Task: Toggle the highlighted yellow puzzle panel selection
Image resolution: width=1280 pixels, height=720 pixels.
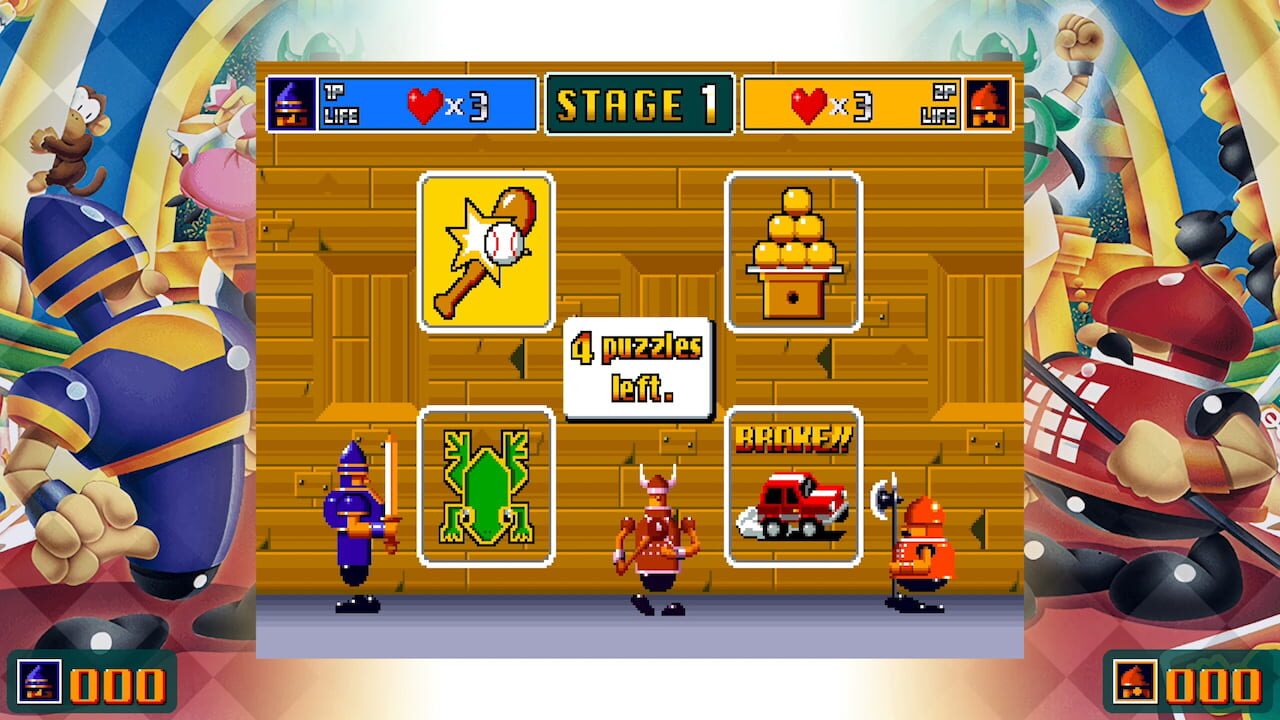Action: pos(487,251)
